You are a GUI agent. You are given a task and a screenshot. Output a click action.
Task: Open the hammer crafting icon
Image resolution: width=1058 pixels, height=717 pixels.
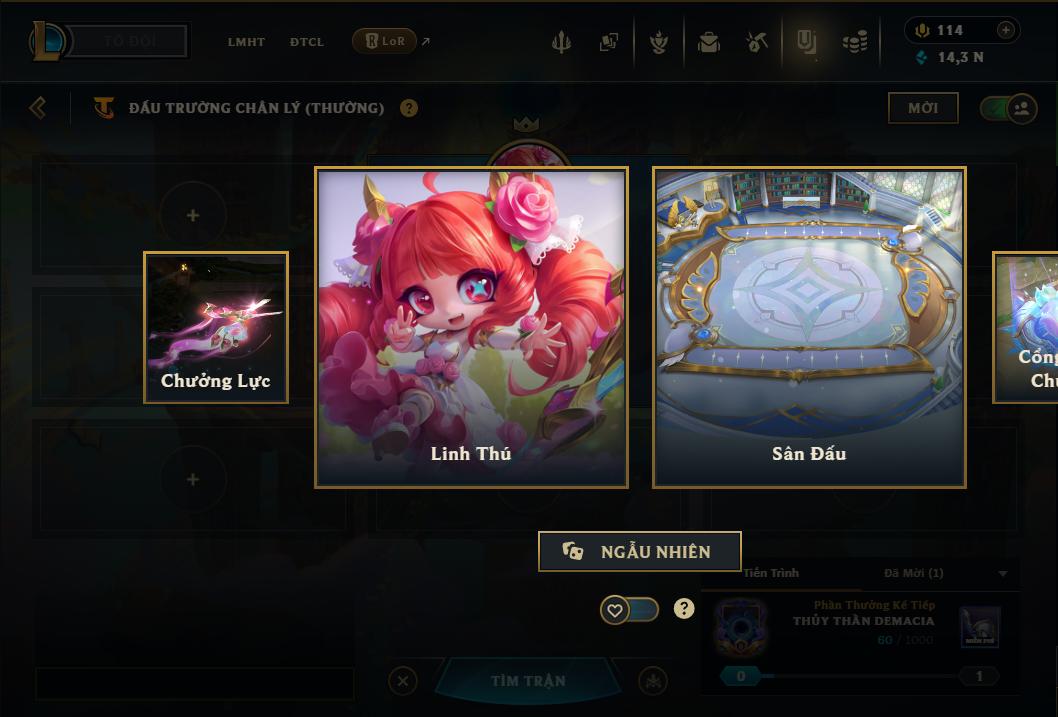click(x=756, y=42)
